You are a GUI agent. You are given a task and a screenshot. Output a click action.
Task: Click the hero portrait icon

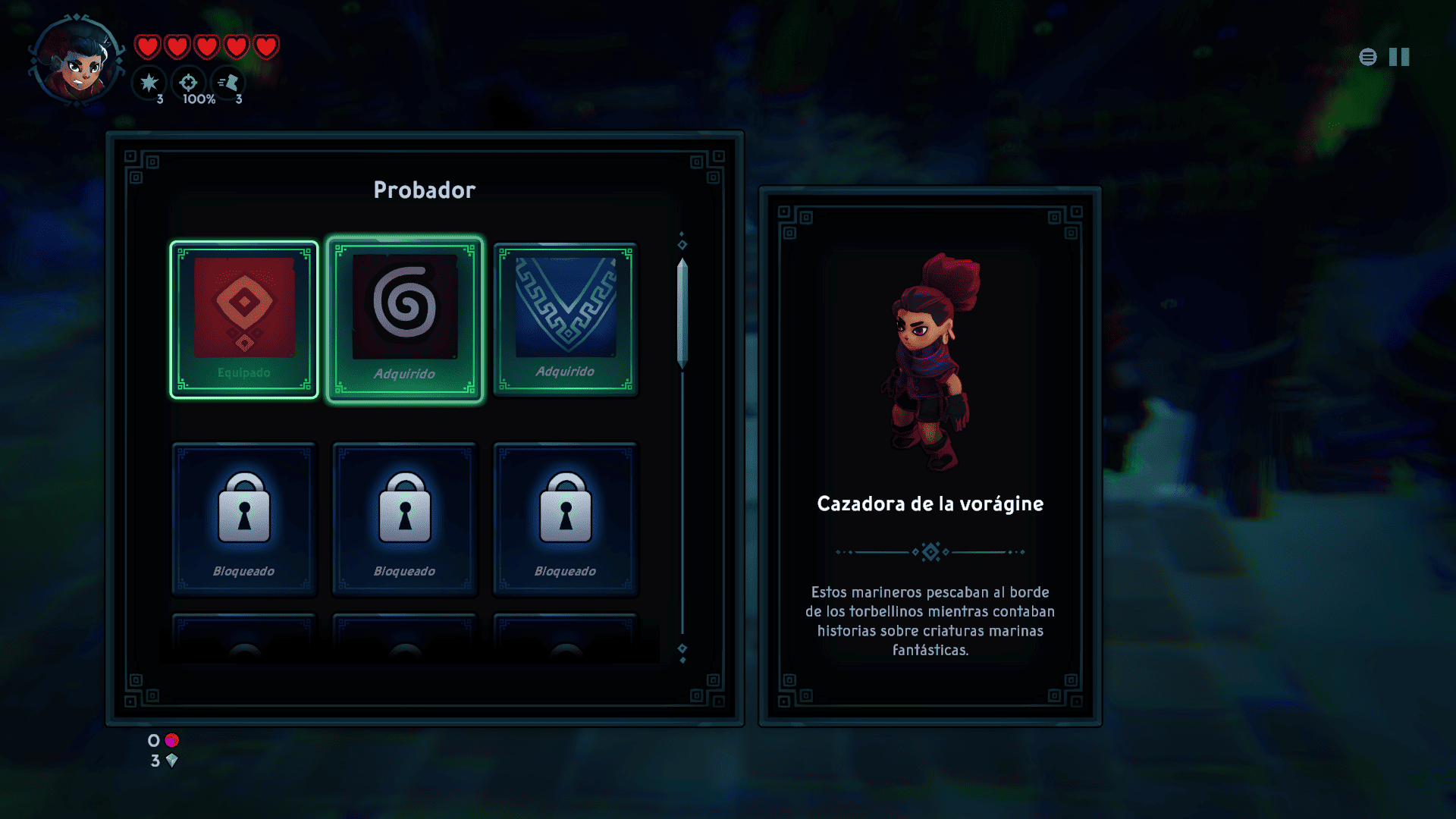[x=77, y=62]
